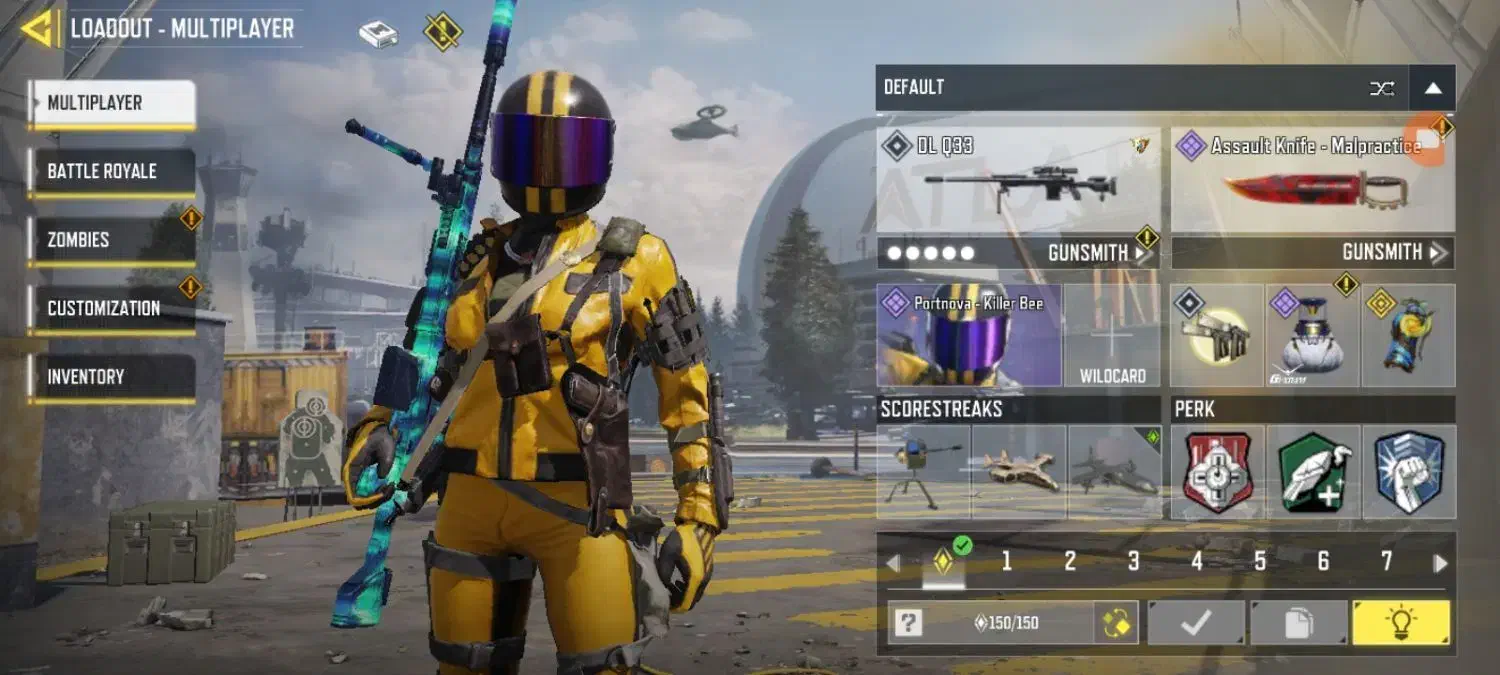Select the DL Q33 primary weapon

coord(1018,180)
